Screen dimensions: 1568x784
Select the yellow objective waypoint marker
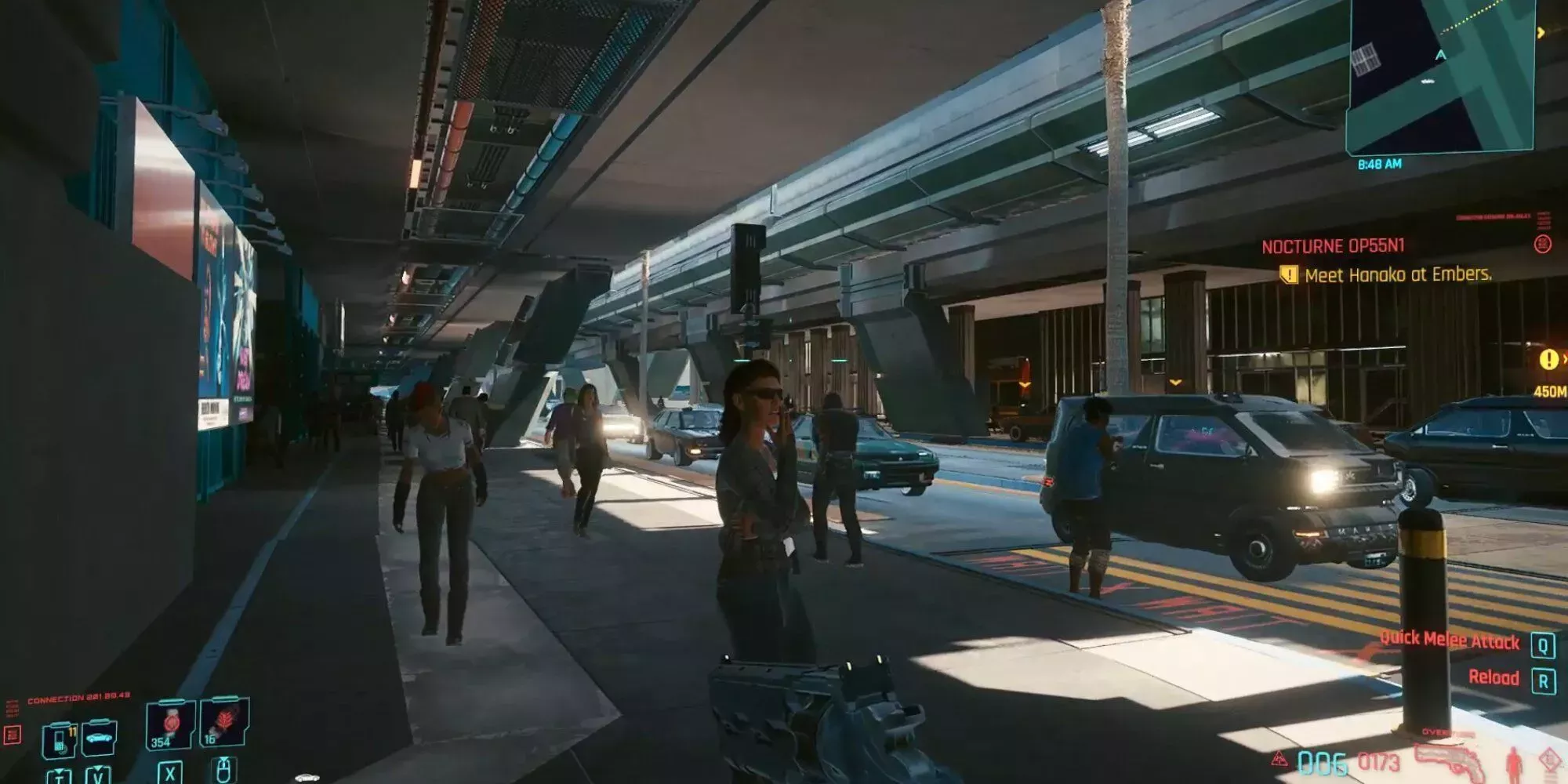(1548, 360)
